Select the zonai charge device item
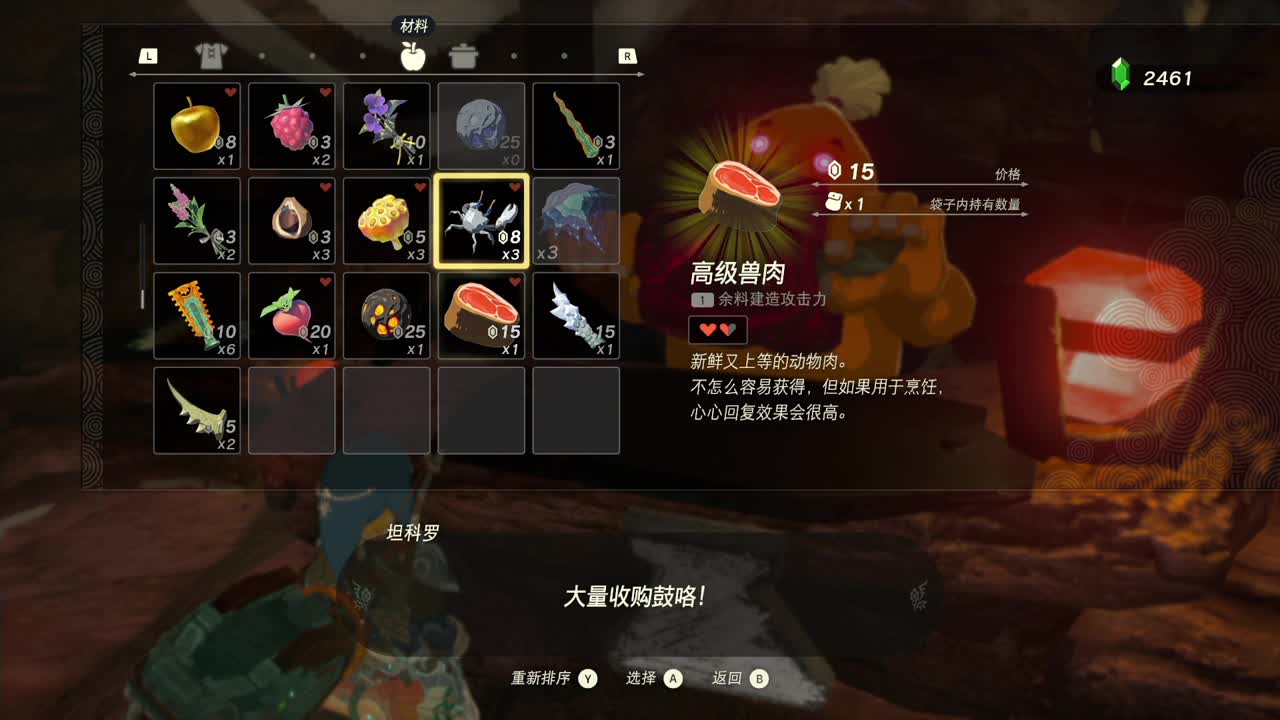 click(196, 315)
